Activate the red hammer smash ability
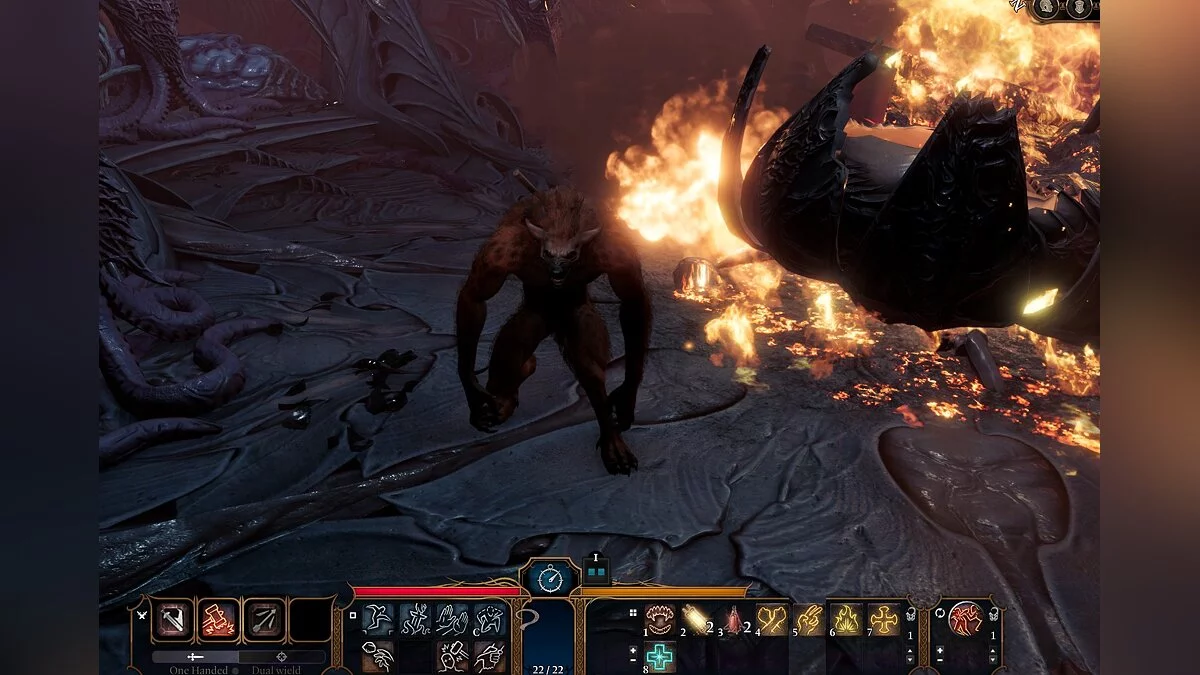The height and width of the screenshot is (675, 1200). 218,620
